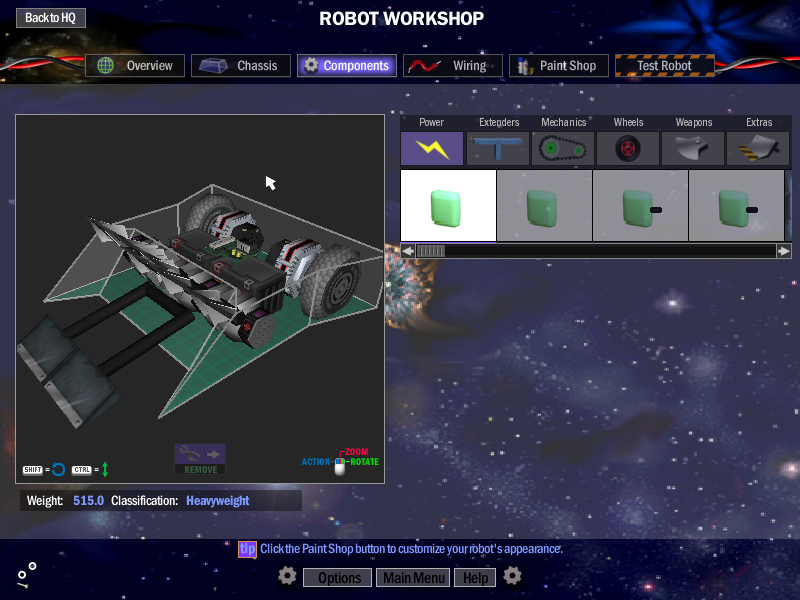The image size is (800, 600).
Task: Click the component list right scroll arrow
Action: (x=784, y=251)
